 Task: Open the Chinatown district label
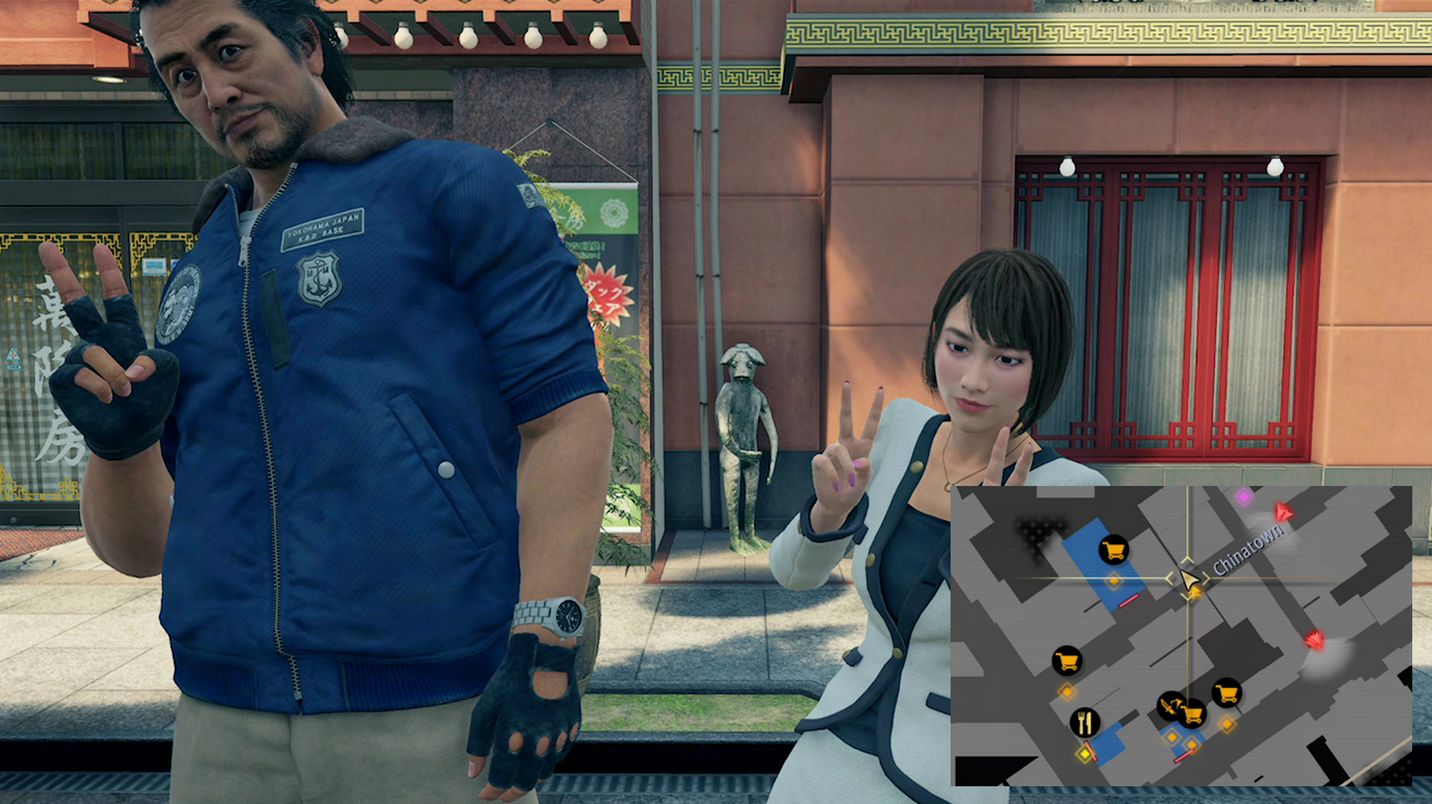click(1249, 549)
